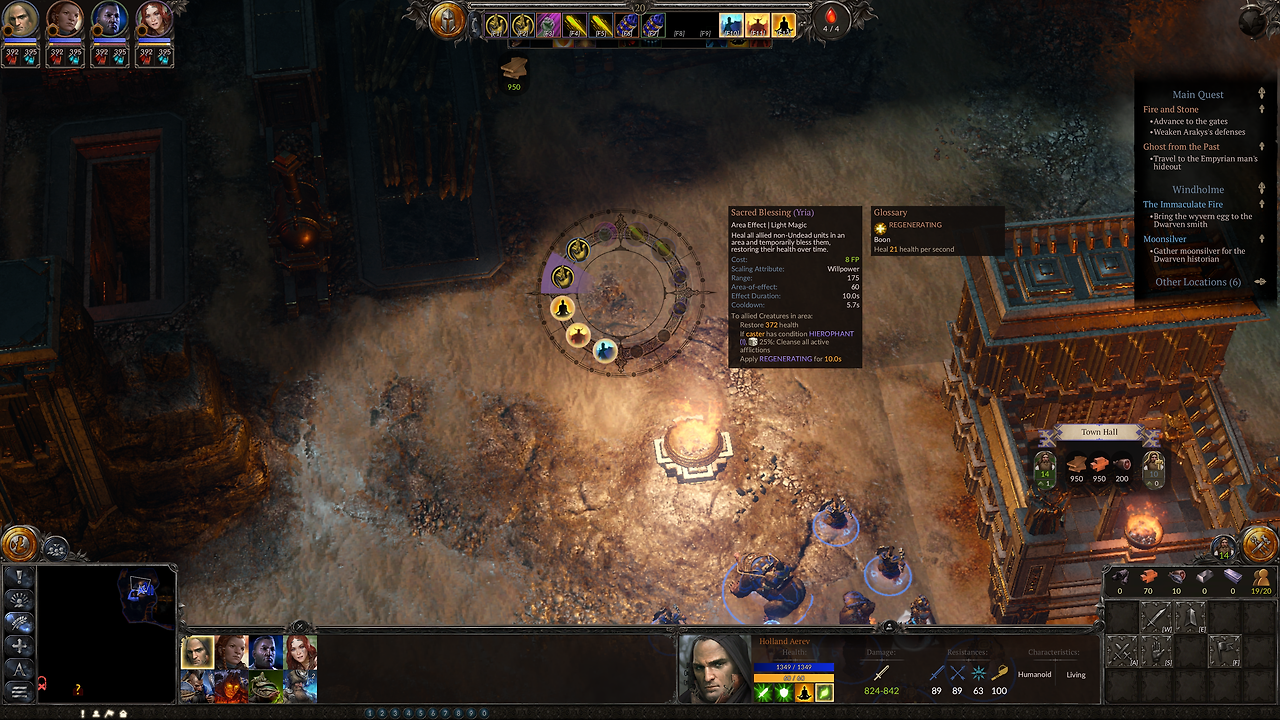Click the letter A minimap side button
The image size is (1280, 720).
tap(19, 668)
